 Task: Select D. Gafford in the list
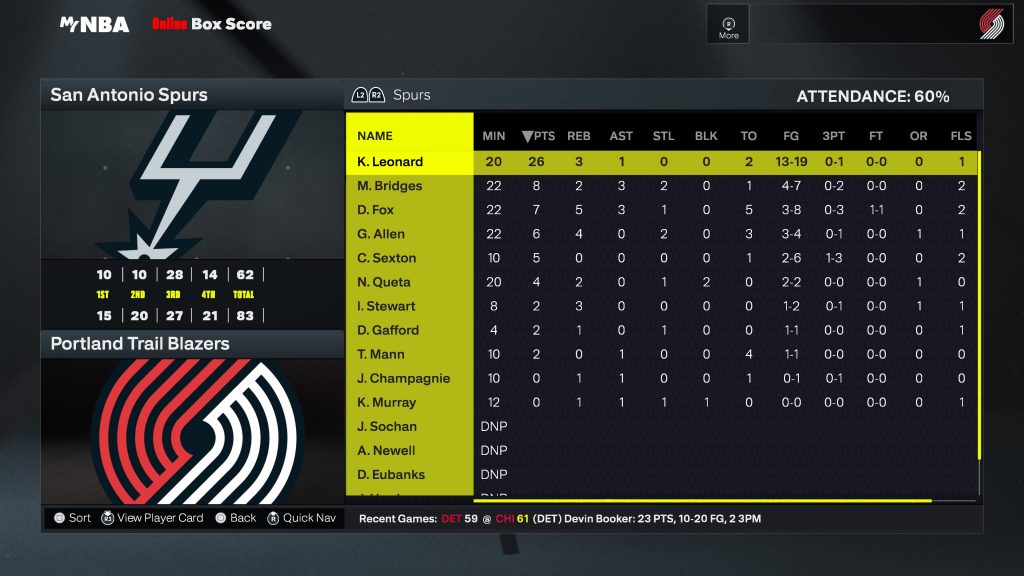388,330
